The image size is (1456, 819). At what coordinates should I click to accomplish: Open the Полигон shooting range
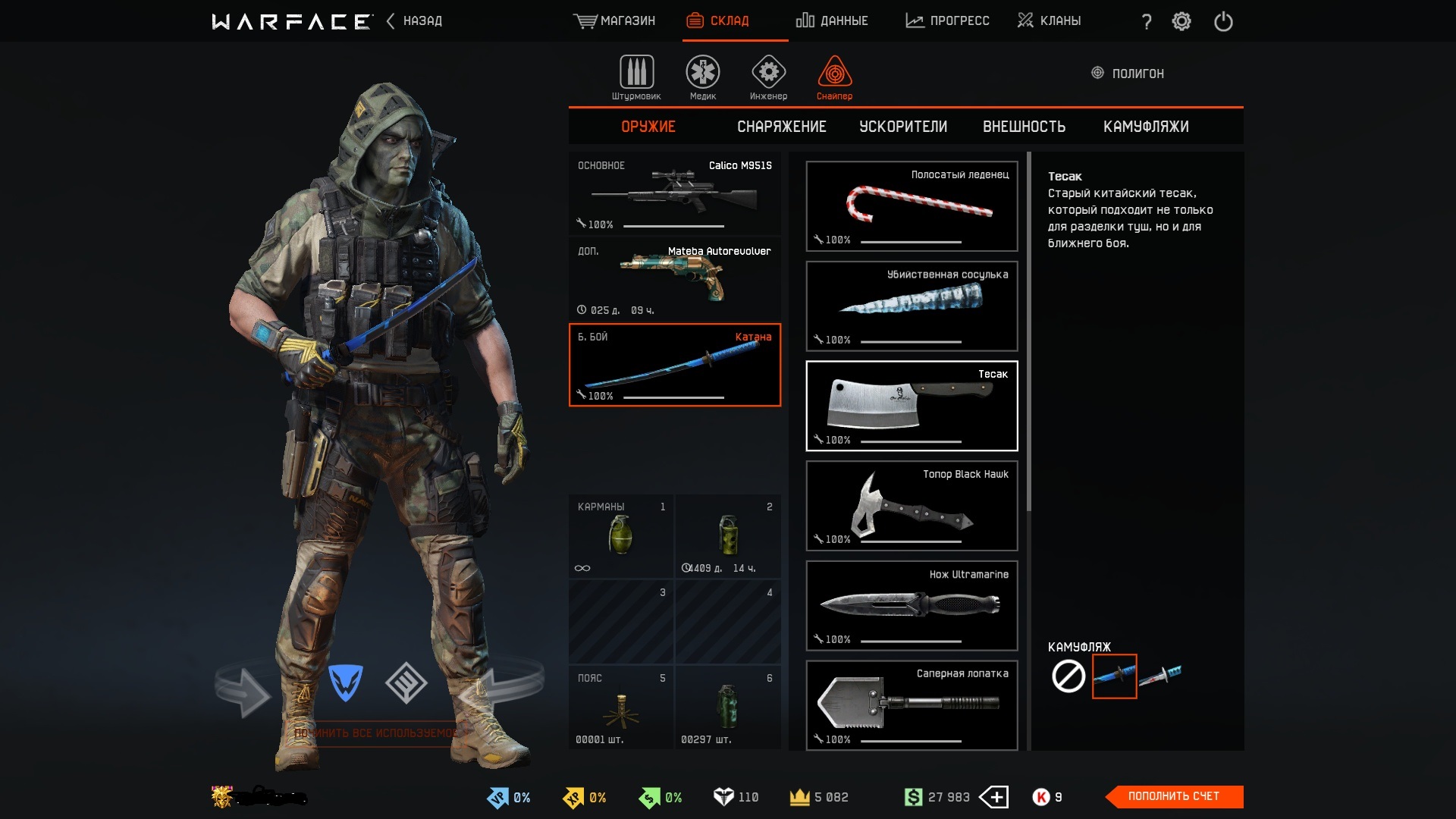[x=1128, y=74]
